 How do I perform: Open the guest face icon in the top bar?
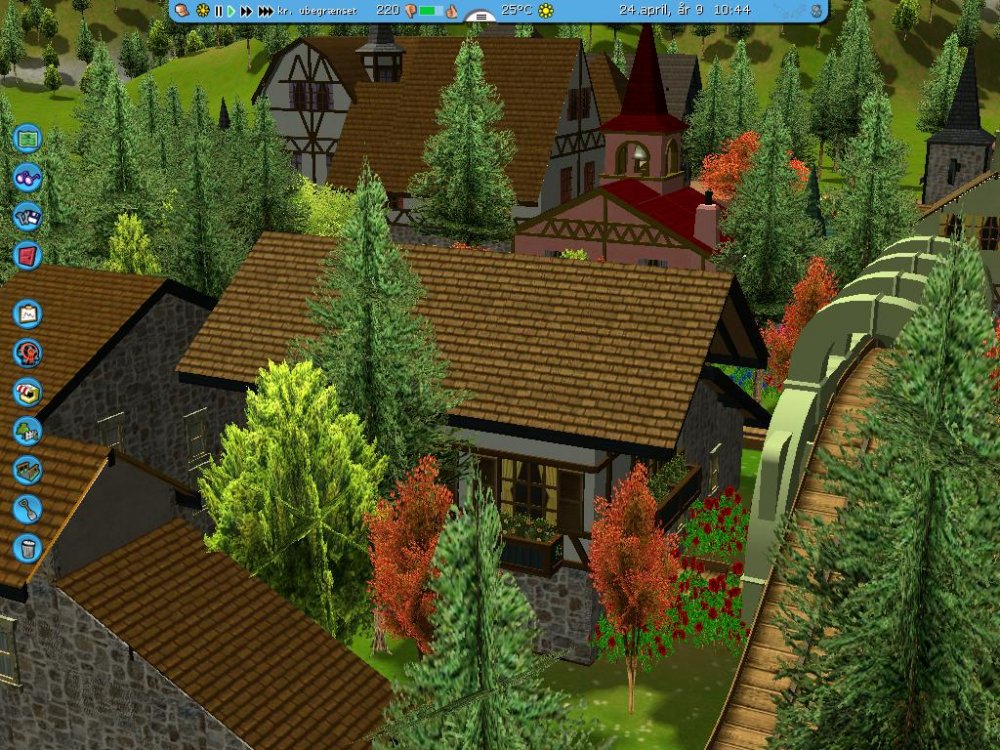coord(183,11)
